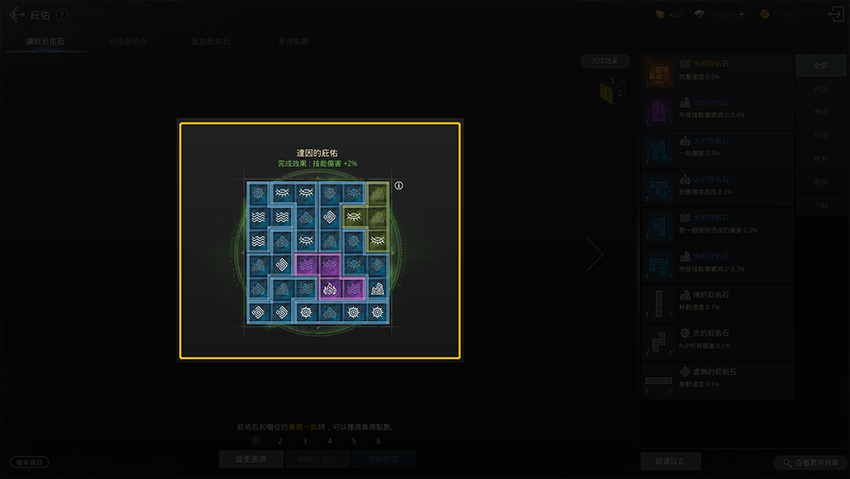
Task: Click the 變更象徵 button
Action: pyautogui.click(x=251, y=459)
